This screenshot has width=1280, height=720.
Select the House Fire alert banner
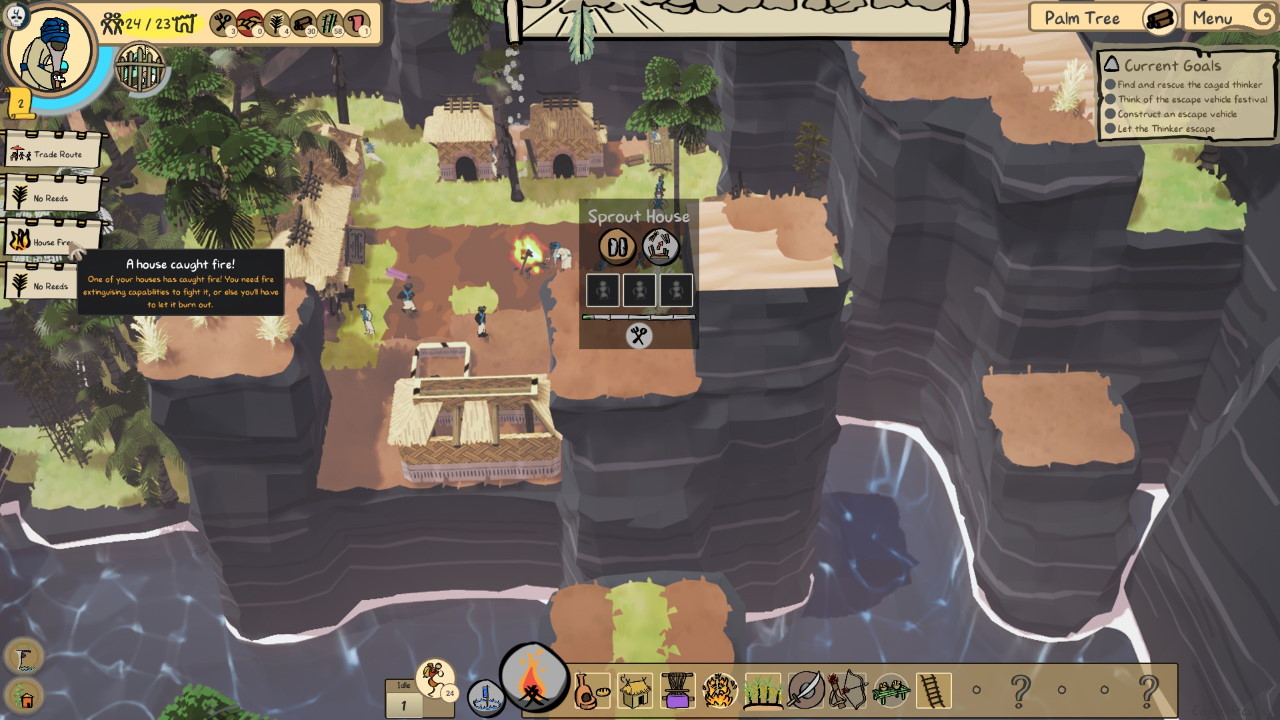51,241
